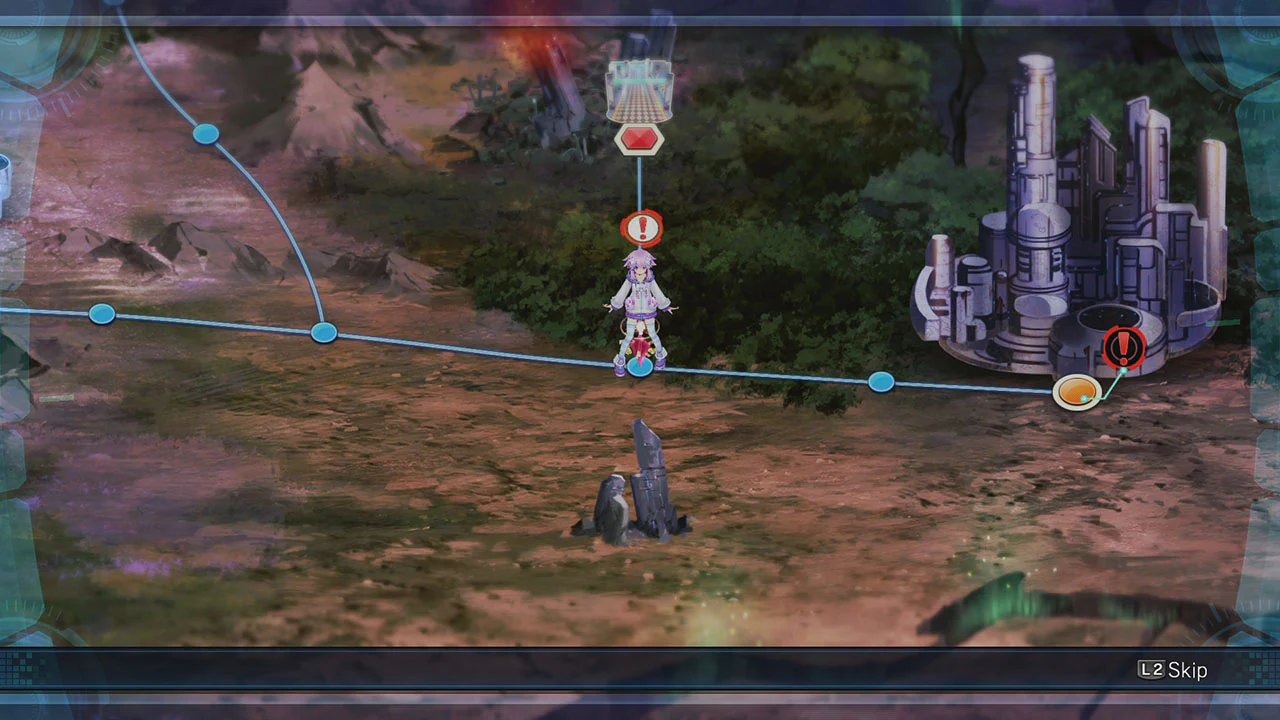1280x720 pixels.
Task: Open the dungeon preview thumbnail panel
Action: point(640,88)
